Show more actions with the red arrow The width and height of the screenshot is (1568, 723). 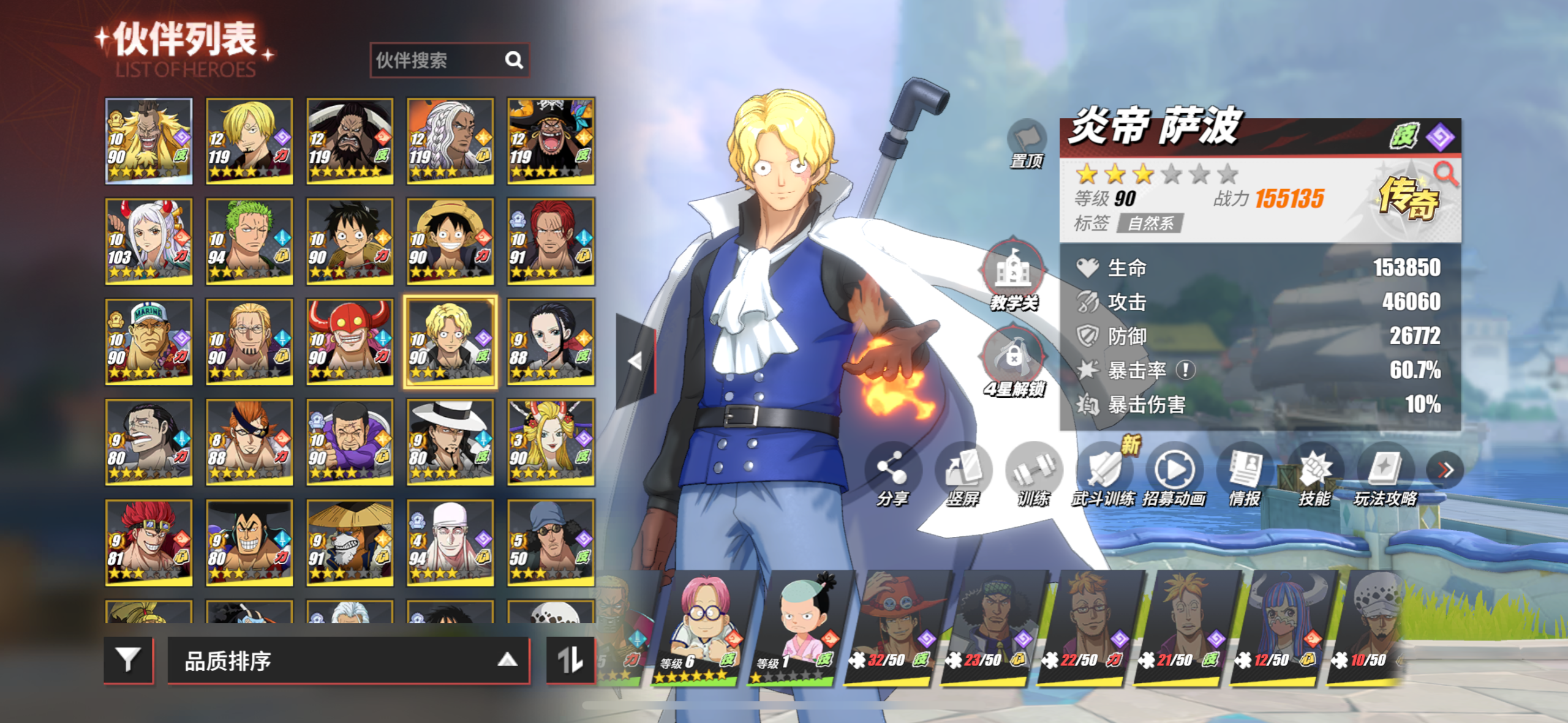[1445, 470]
